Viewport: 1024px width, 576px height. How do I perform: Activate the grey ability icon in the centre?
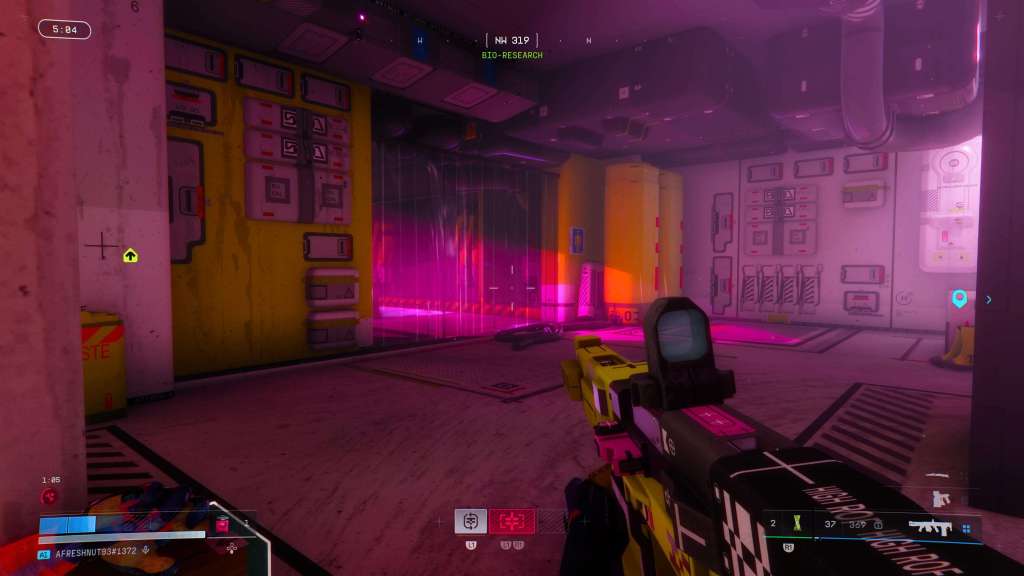(470, 520)
